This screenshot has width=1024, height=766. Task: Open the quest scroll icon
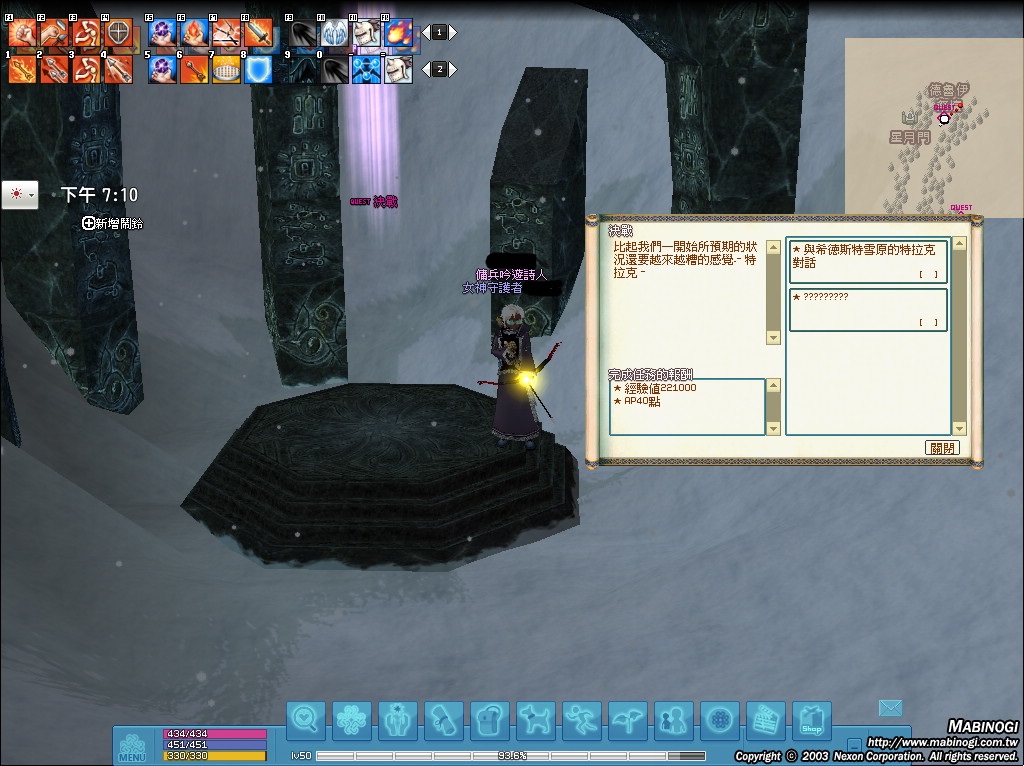[x=443, y=719]
